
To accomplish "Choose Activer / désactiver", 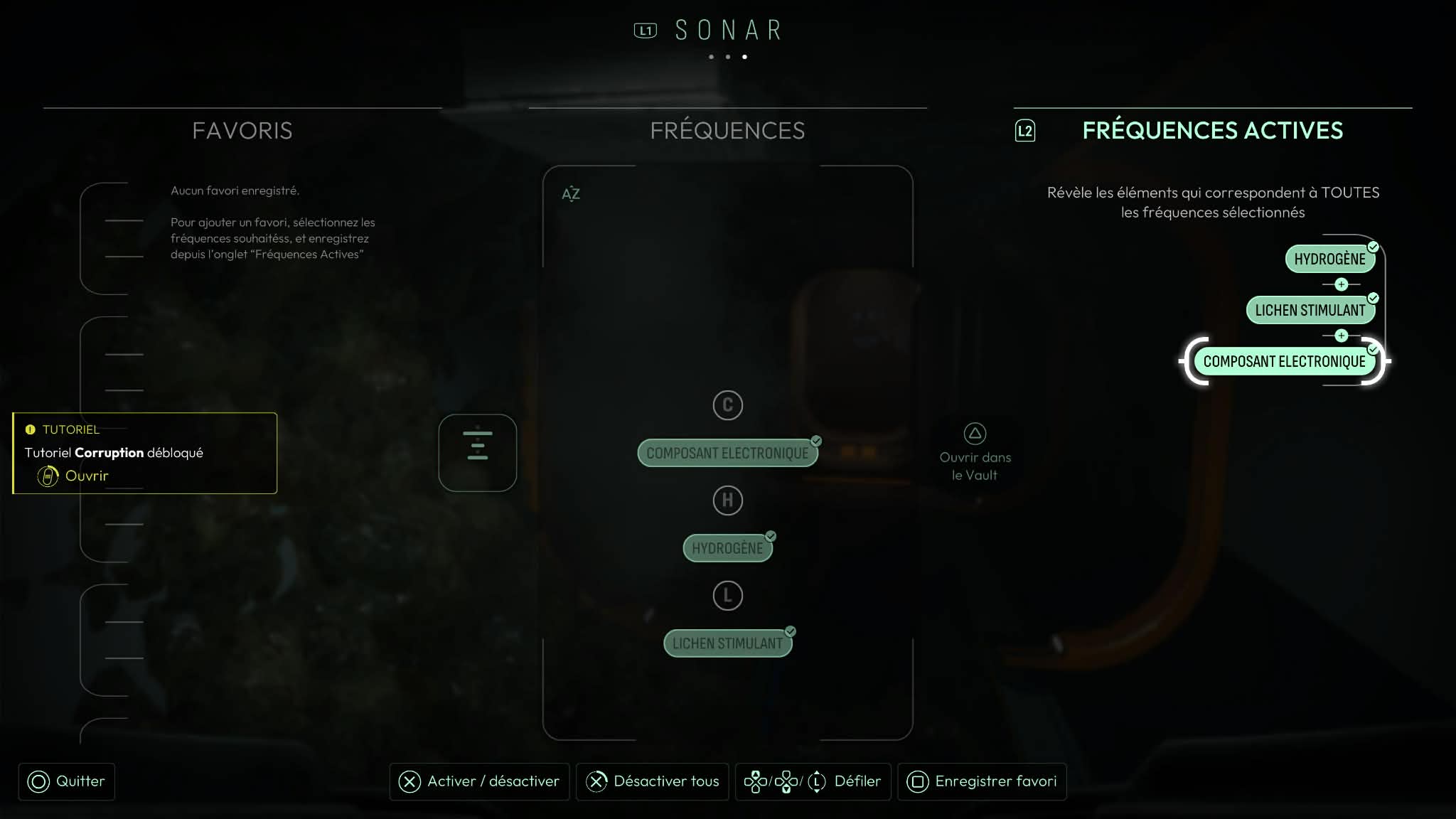I will (x=479, y=781).
